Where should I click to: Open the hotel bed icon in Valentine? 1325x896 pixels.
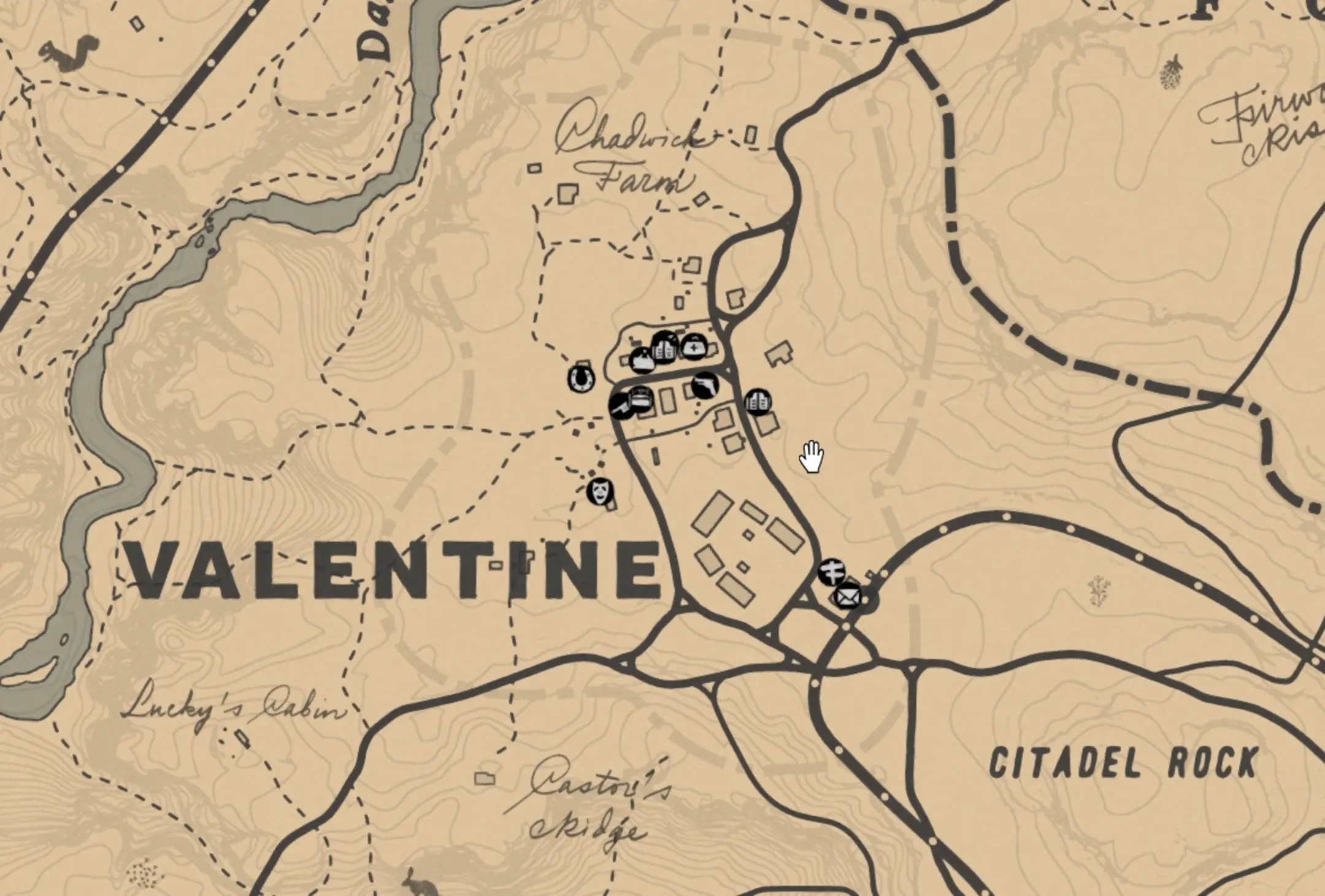coord(640,397)
